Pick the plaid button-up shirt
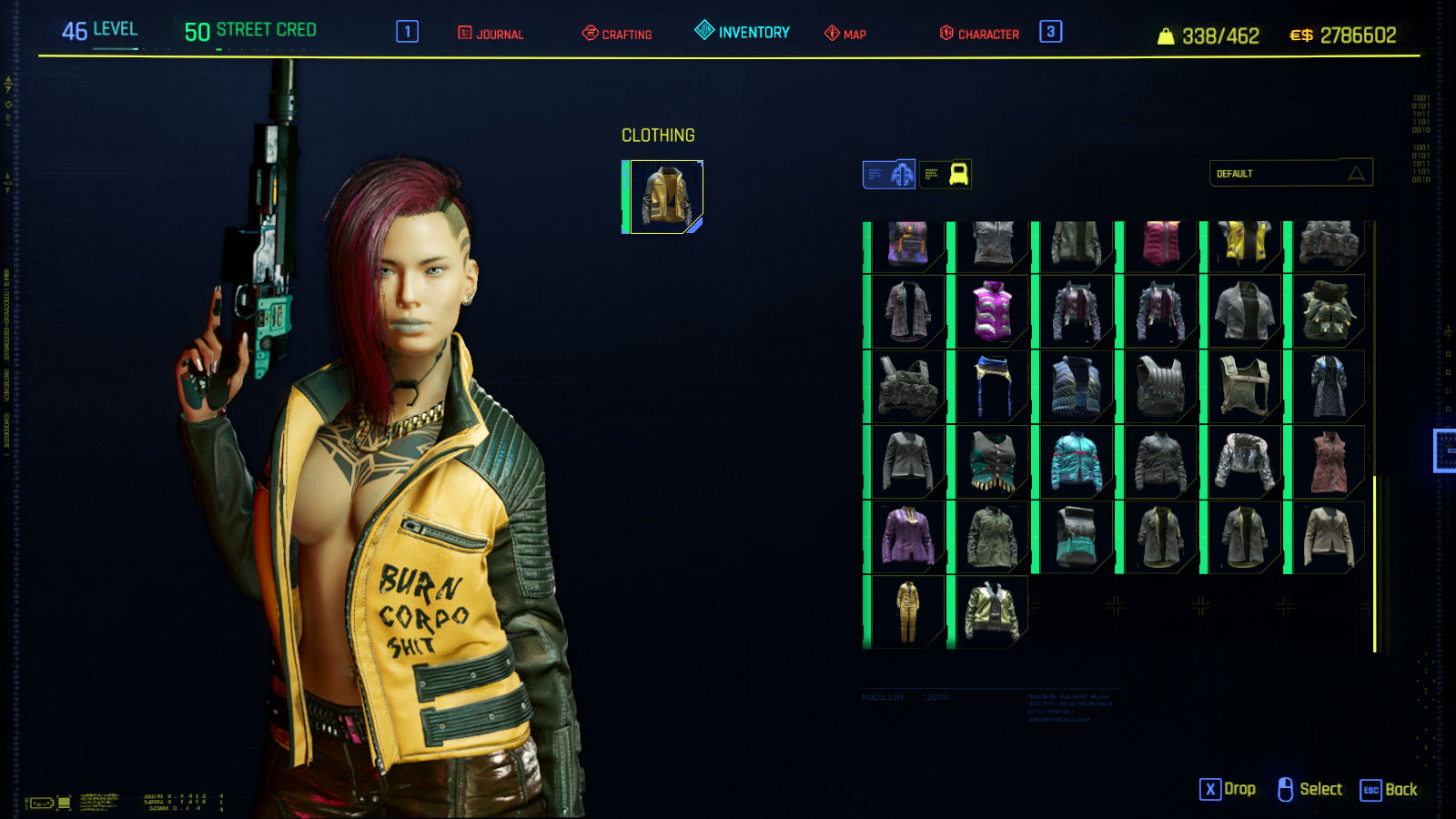This screenshot has width=1456, height=819. 906,311
